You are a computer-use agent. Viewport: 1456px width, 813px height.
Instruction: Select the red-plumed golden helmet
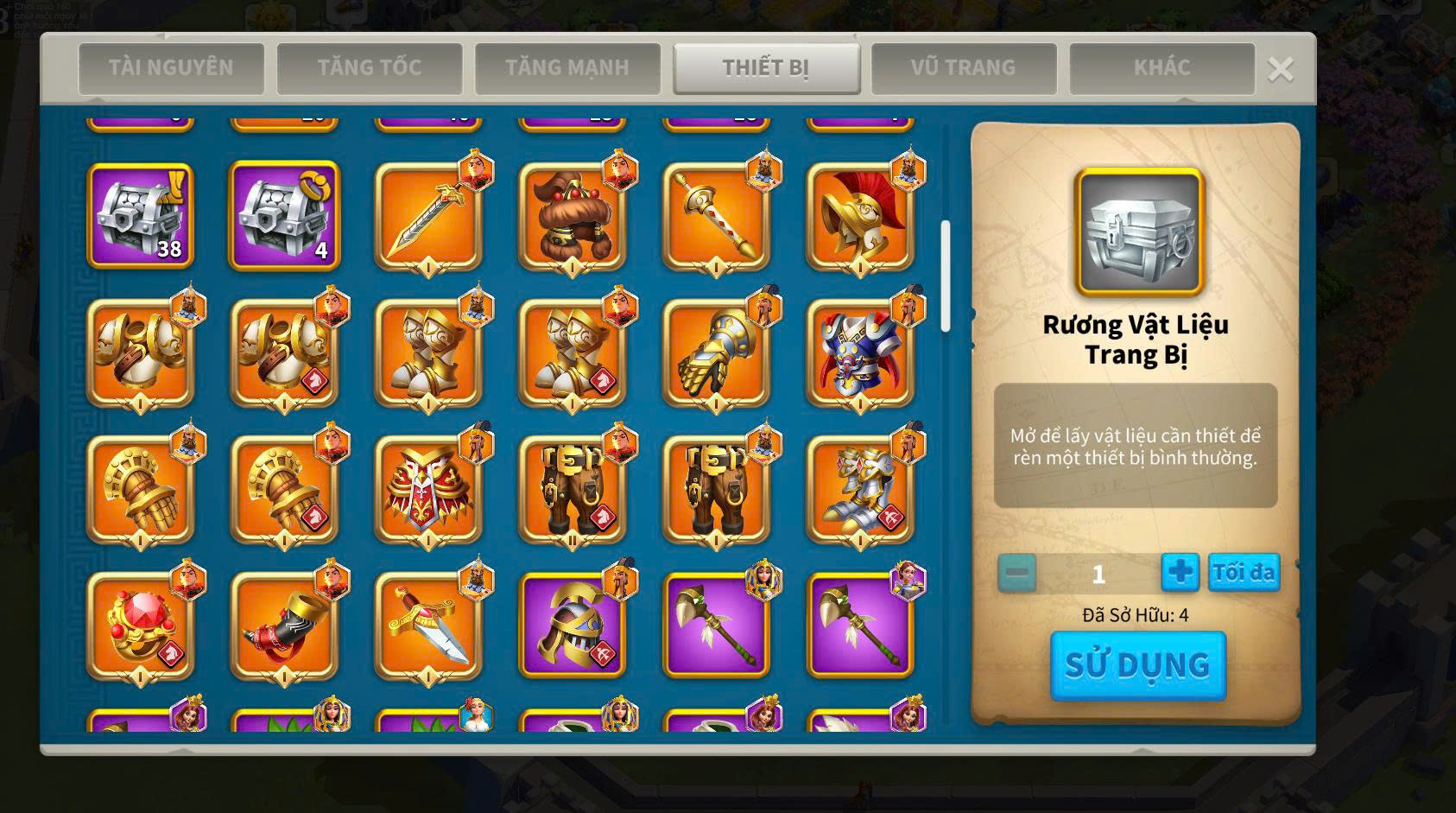click(x=860, y=216)
